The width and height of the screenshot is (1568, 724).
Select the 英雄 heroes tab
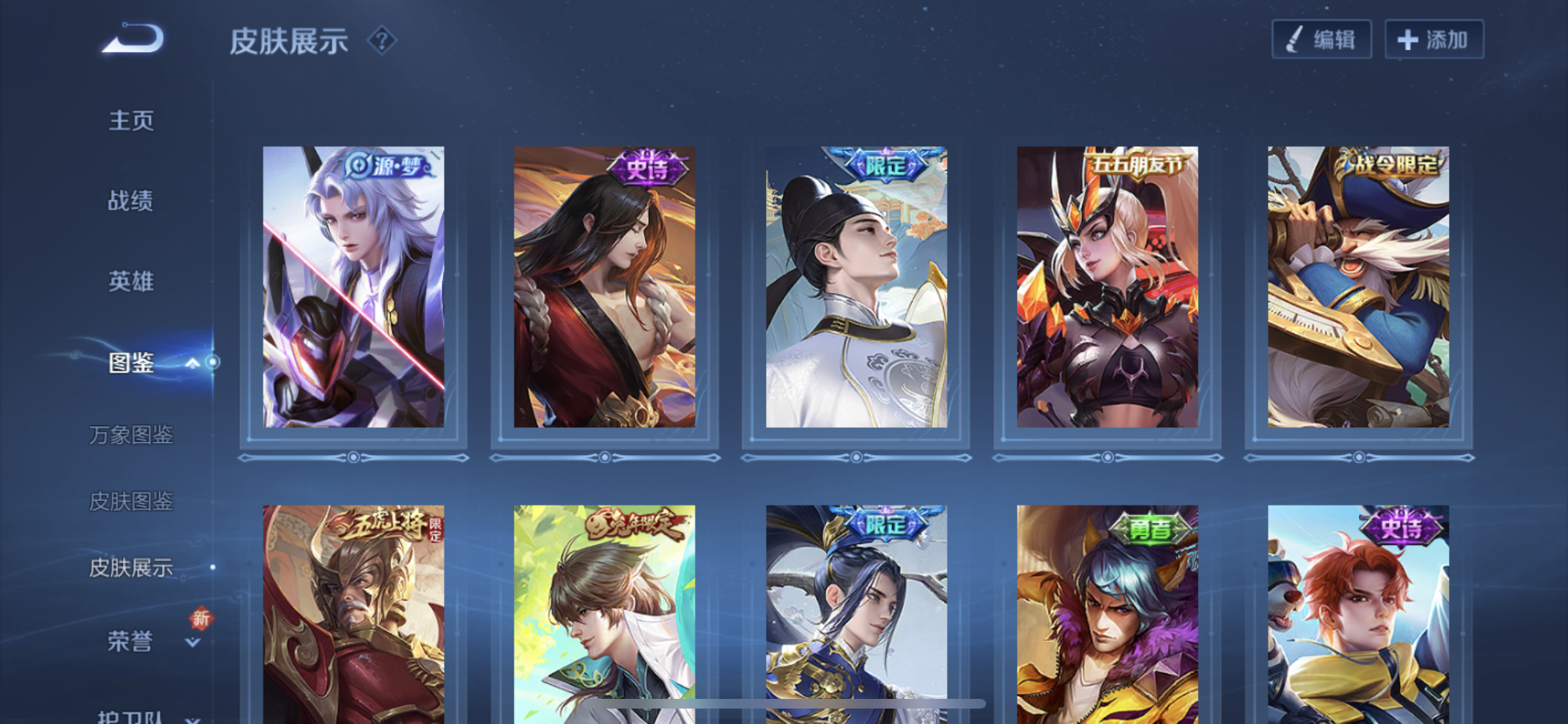(x=131, y=281)
